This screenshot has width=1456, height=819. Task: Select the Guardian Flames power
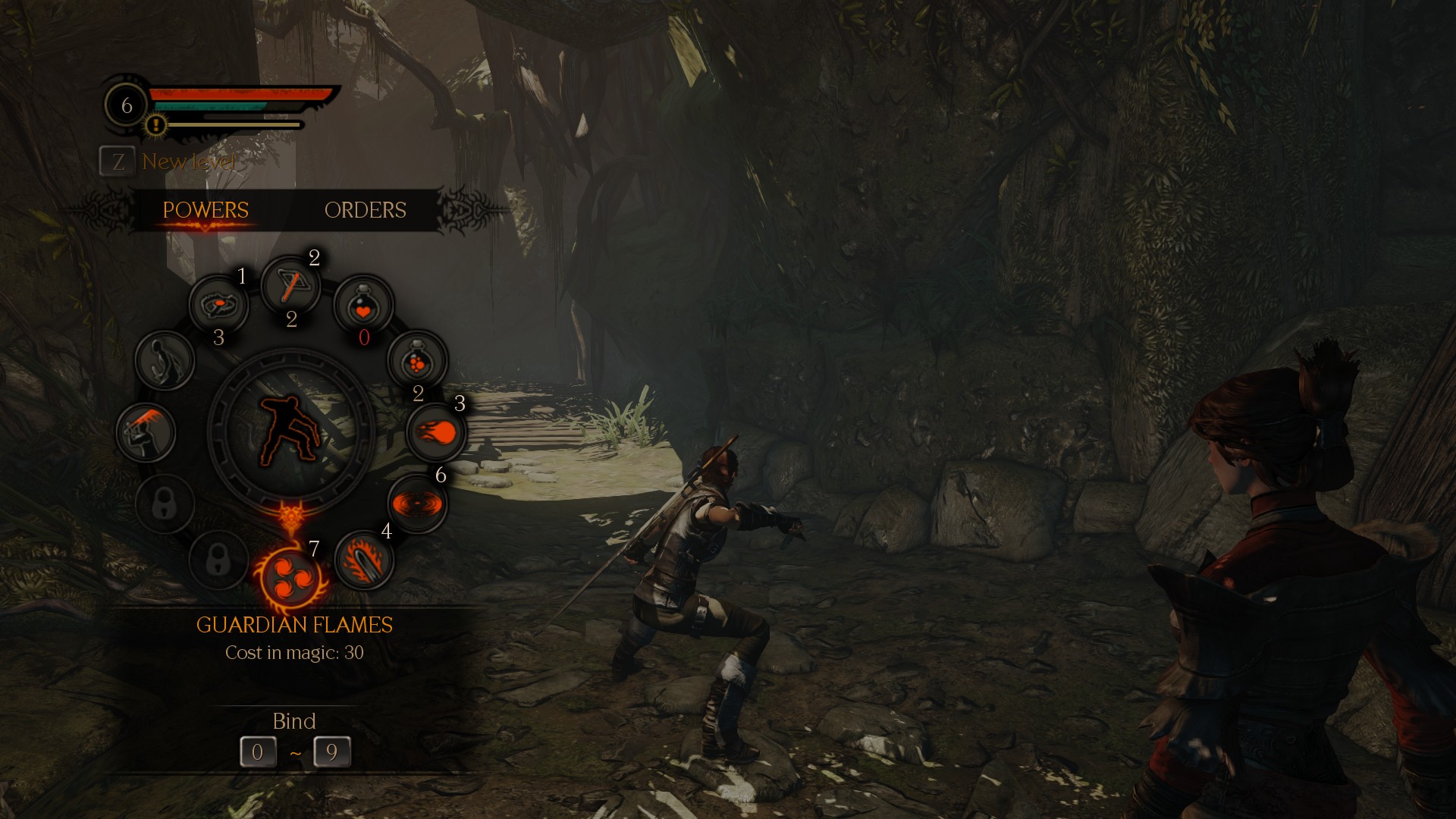click(x=292, y=578)
